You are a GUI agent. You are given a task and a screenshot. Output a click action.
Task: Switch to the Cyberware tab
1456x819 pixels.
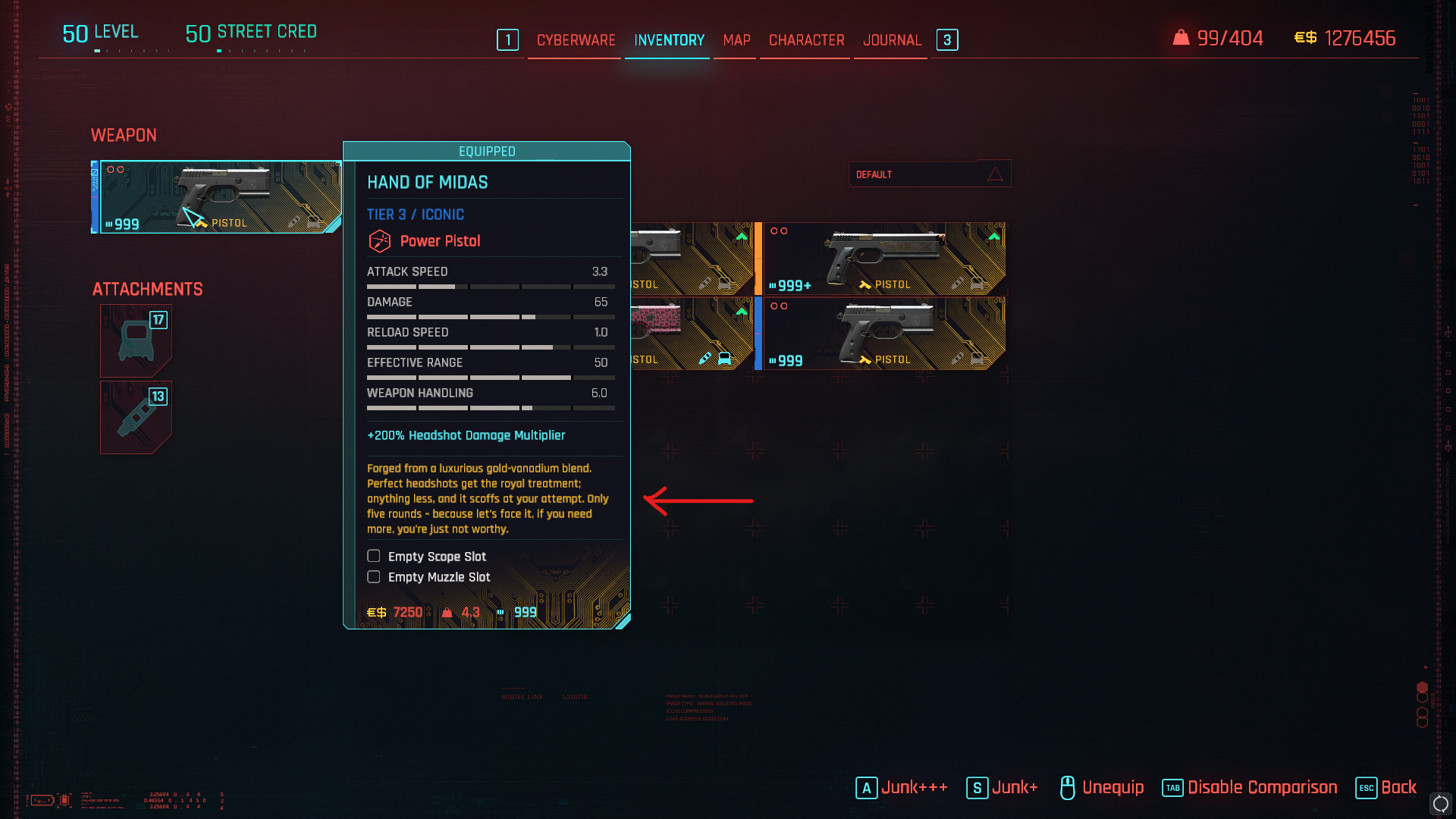576,40
